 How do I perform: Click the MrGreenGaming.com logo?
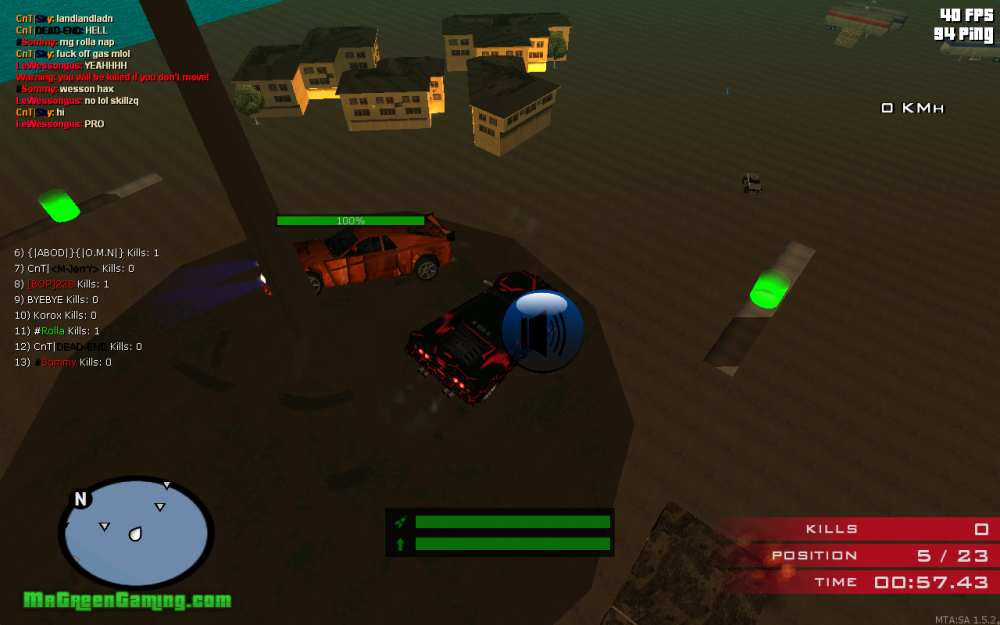pyautogui.click(x=127, y=600)
